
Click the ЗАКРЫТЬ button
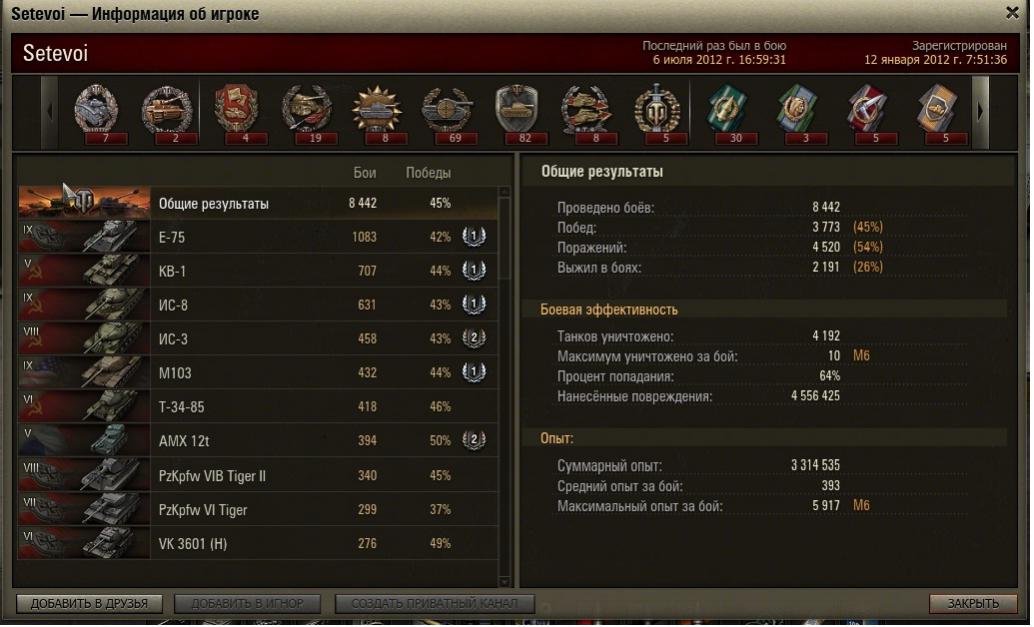973,603
